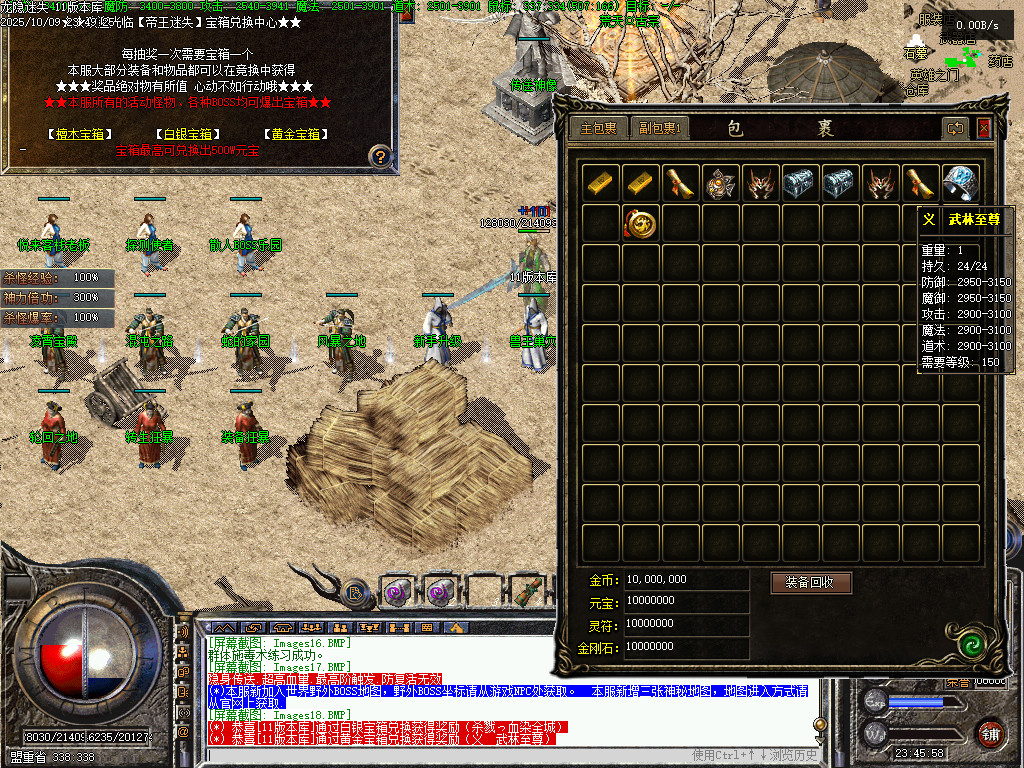
Task: Open the red 铺 shop button
Action: coord(990,731)
